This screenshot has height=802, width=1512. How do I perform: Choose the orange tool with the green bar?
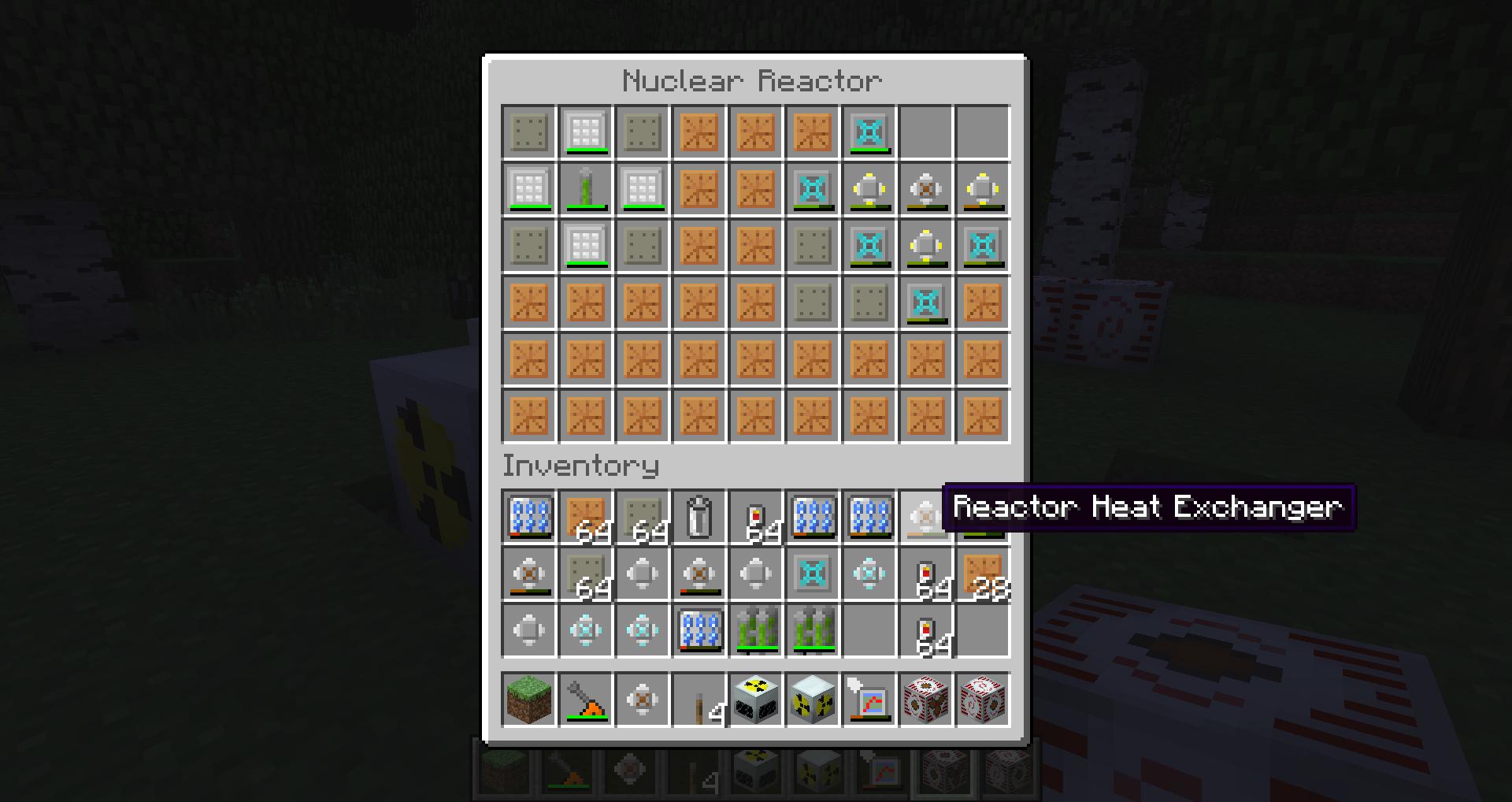[585, 700]
